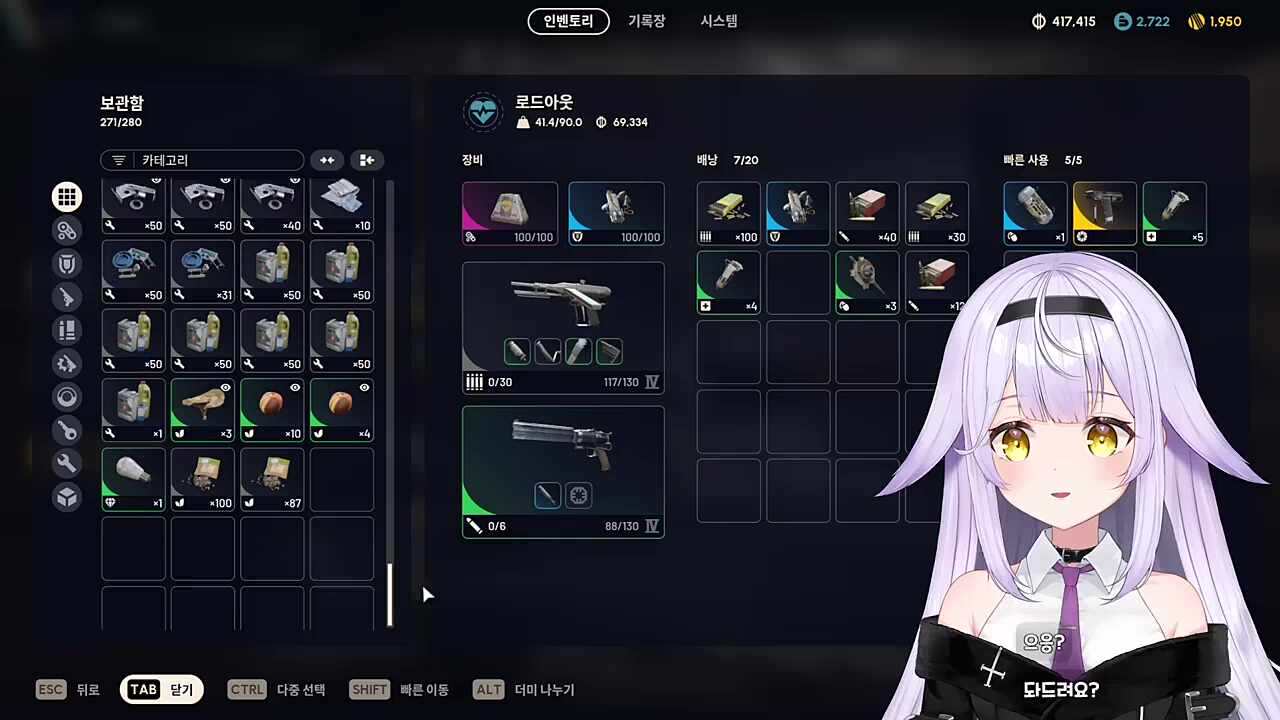
Task: Filter stash by the key category icon
Action: coord(67,430)
